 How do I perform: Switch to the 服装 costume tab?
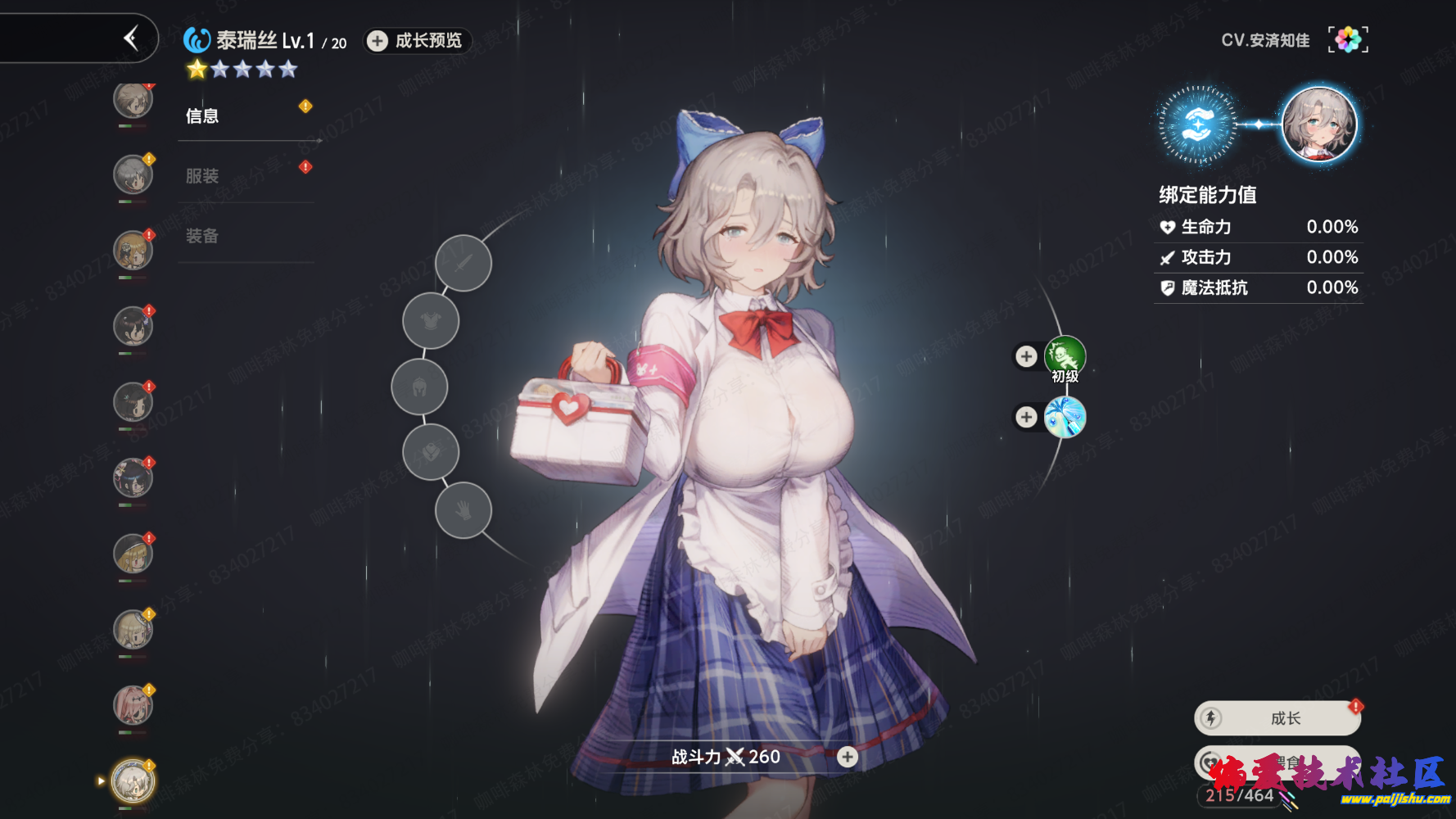(202, 176)
